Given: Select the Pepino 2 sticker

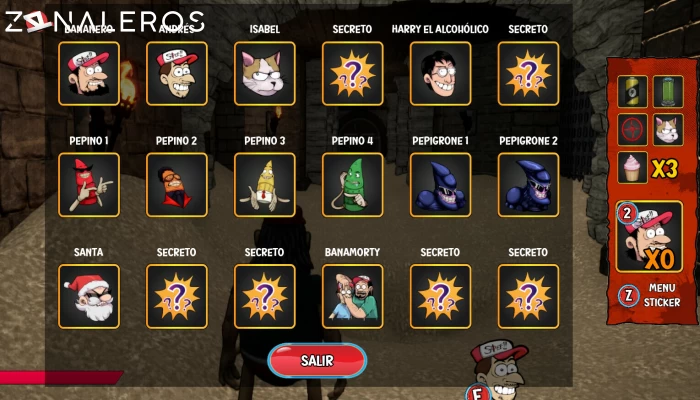Looking at the screenshot, I should pos(177,185).
